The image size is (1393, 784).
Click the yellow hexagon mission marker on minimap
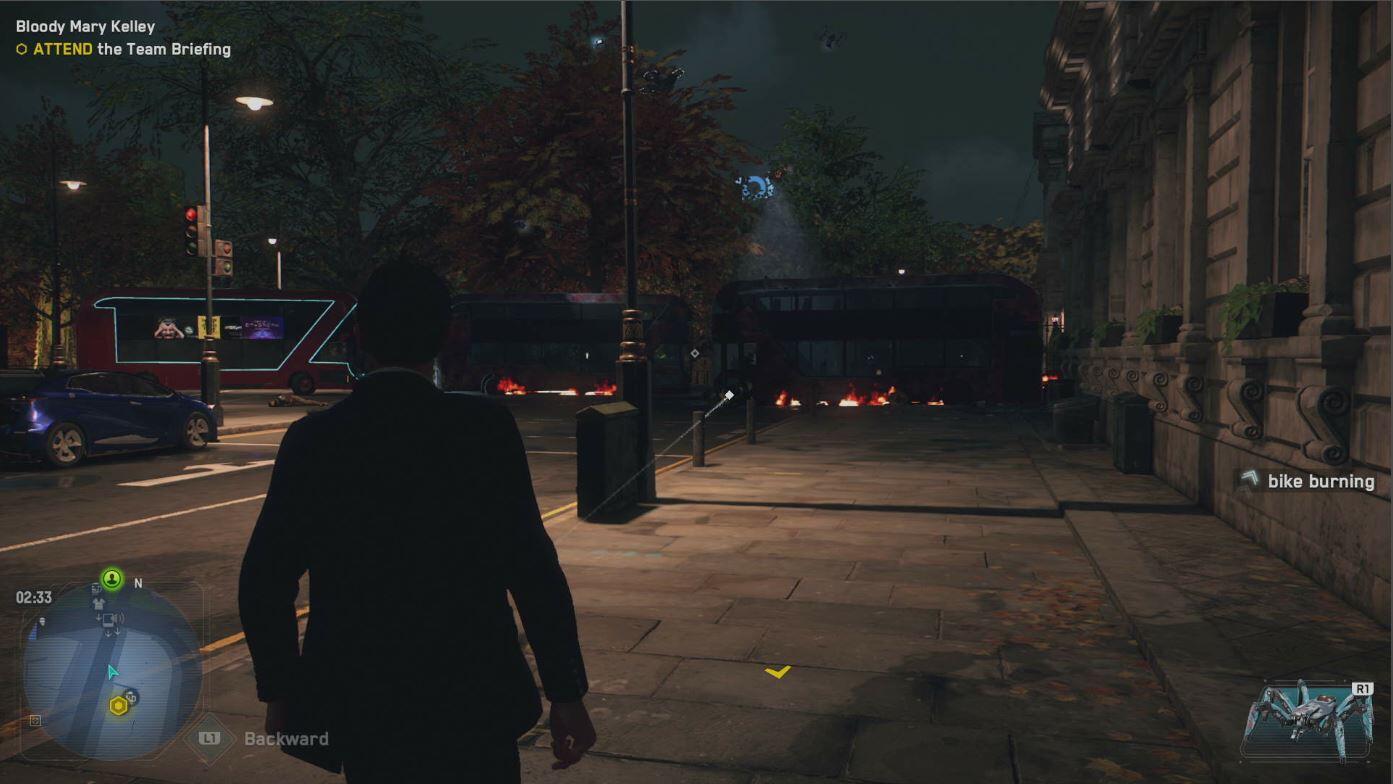(x=118, y=707)
